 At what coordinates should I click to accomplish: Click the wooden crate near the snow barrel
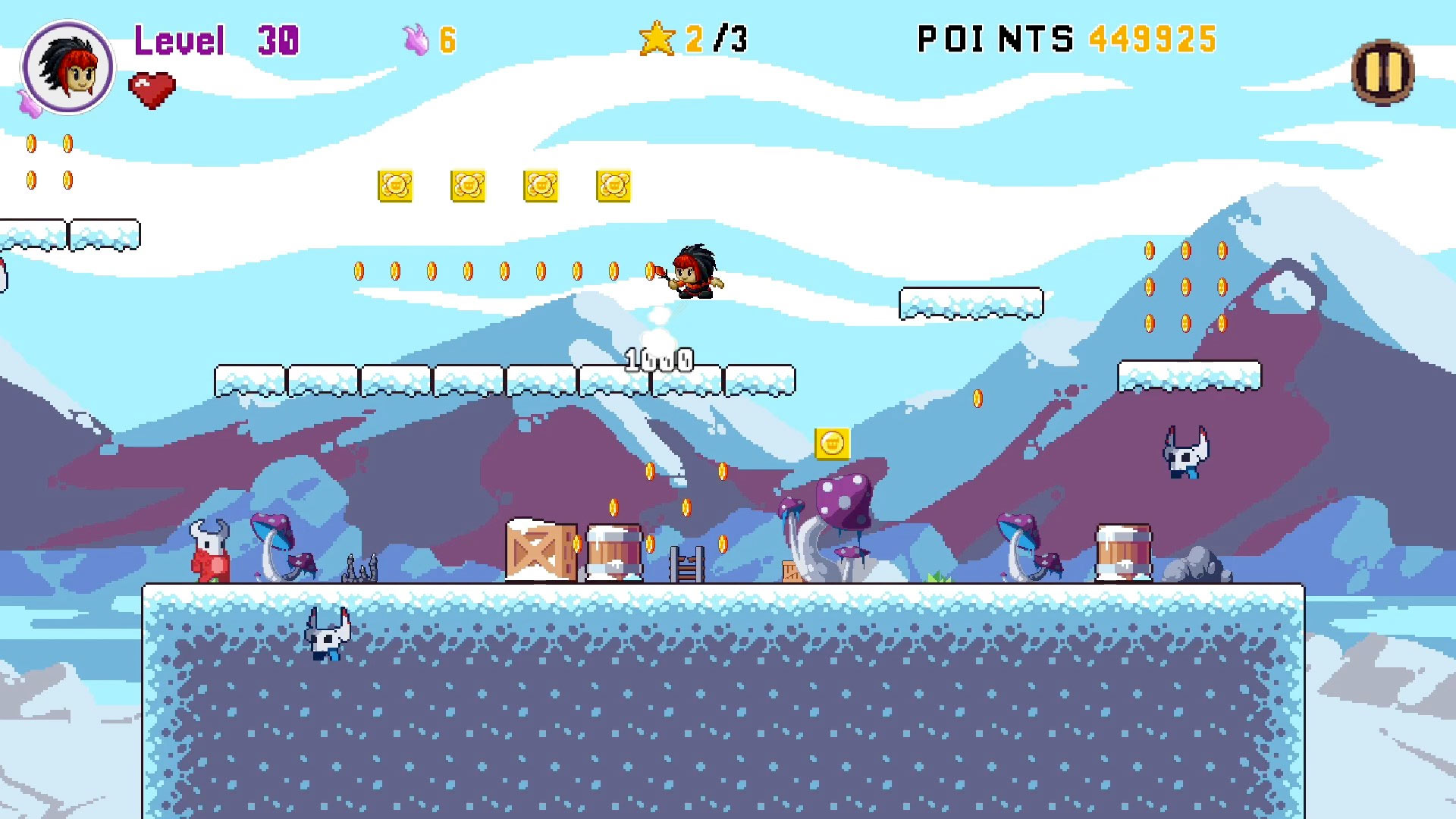click(x=540, y=550)
